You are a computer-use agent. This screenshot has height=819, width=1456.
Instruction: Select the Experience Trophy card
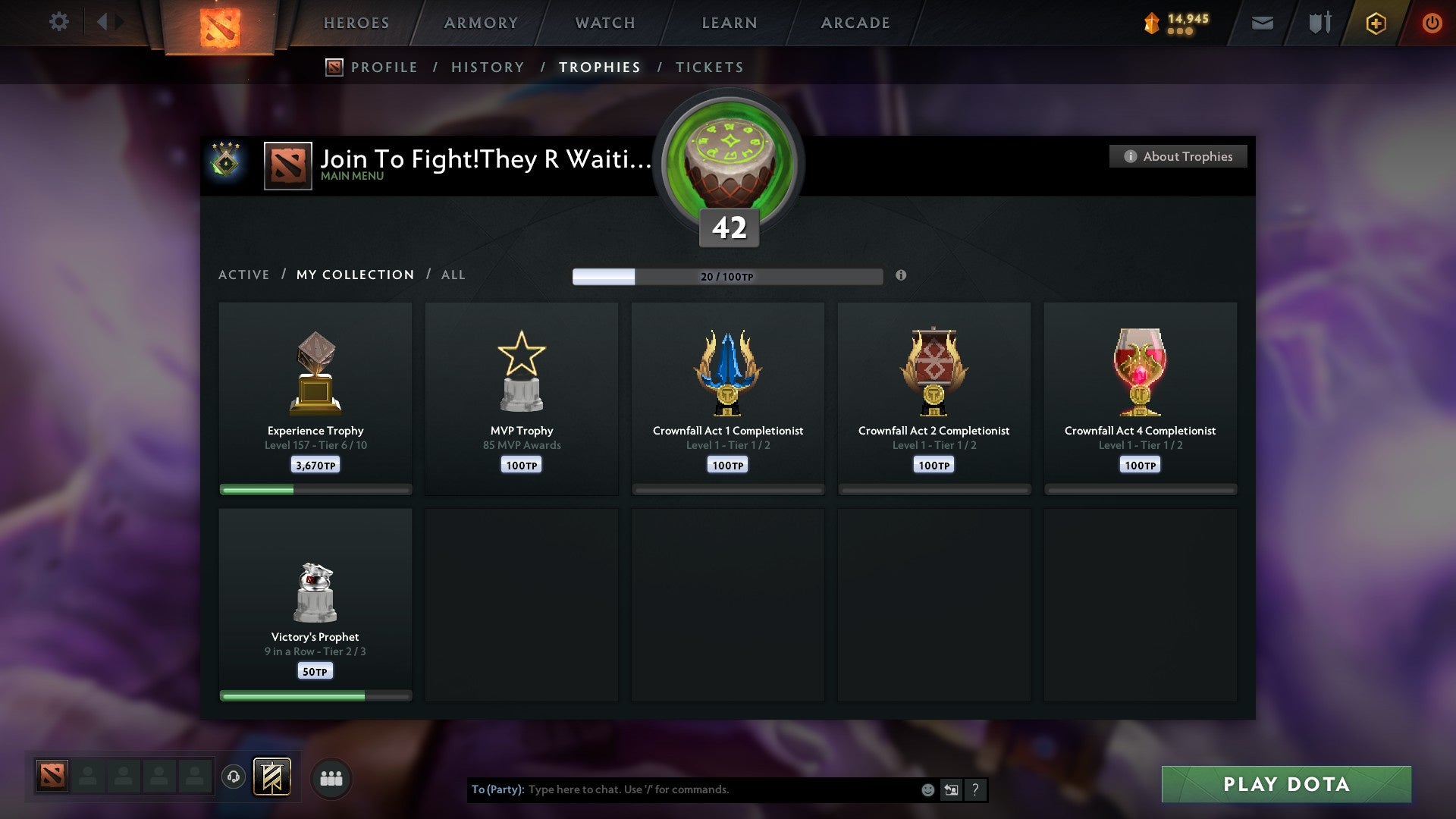coord(315,394)
